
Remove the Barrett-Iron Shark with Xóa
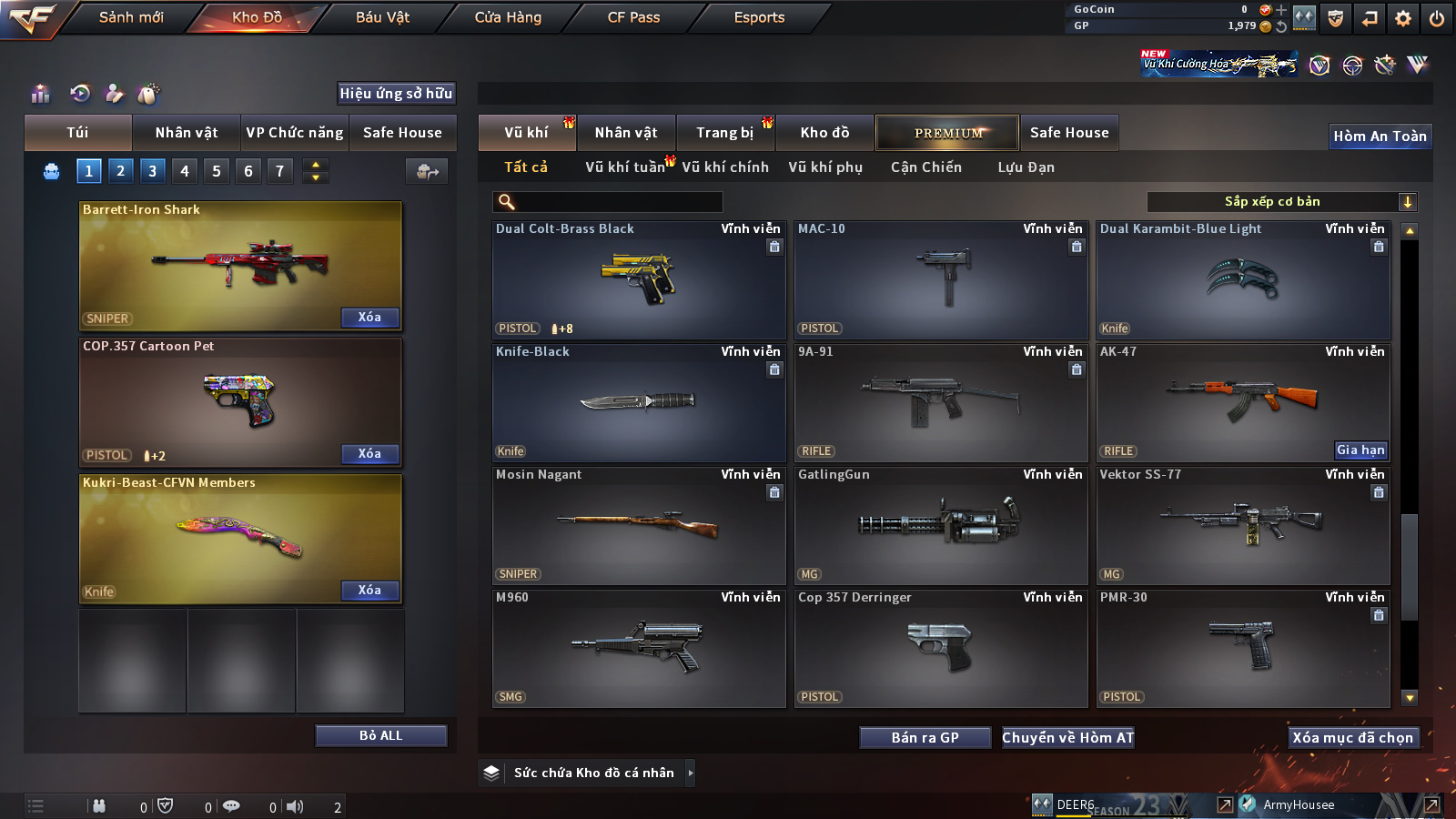[369, 318]
